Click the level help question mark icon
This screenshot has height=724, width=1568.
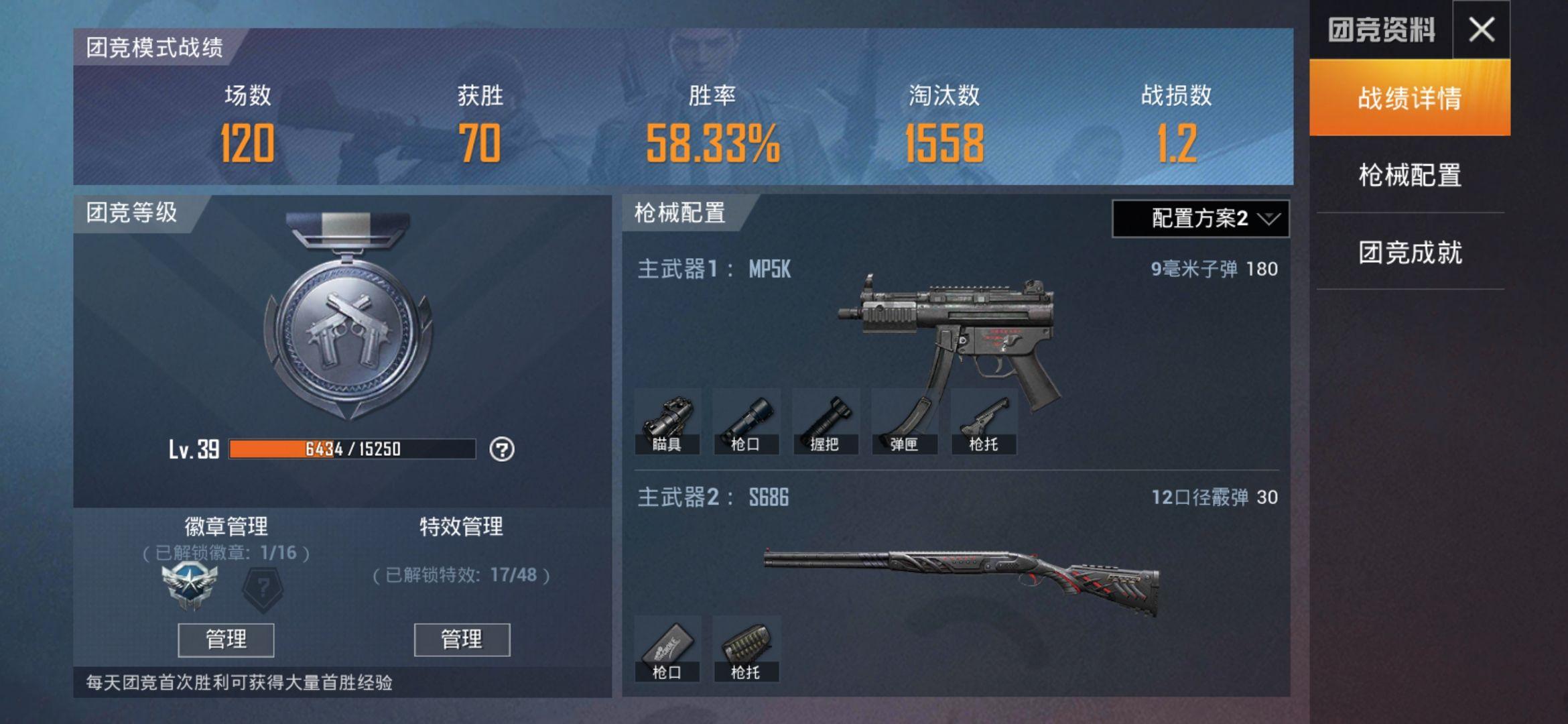click(x=502, y=449)
